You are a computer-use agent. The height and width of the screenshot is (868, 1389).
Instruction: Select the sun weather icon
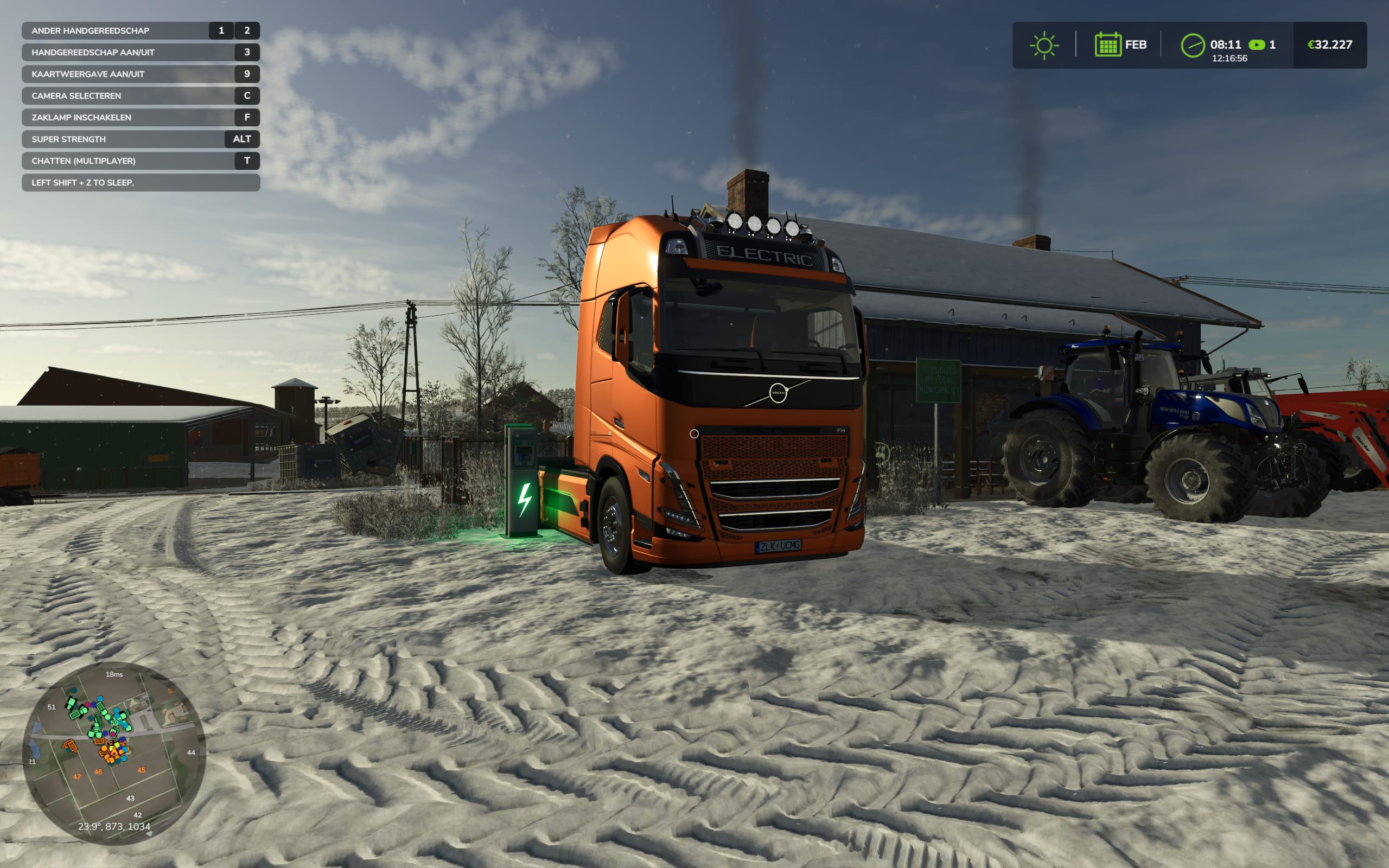click(1043, 46)
